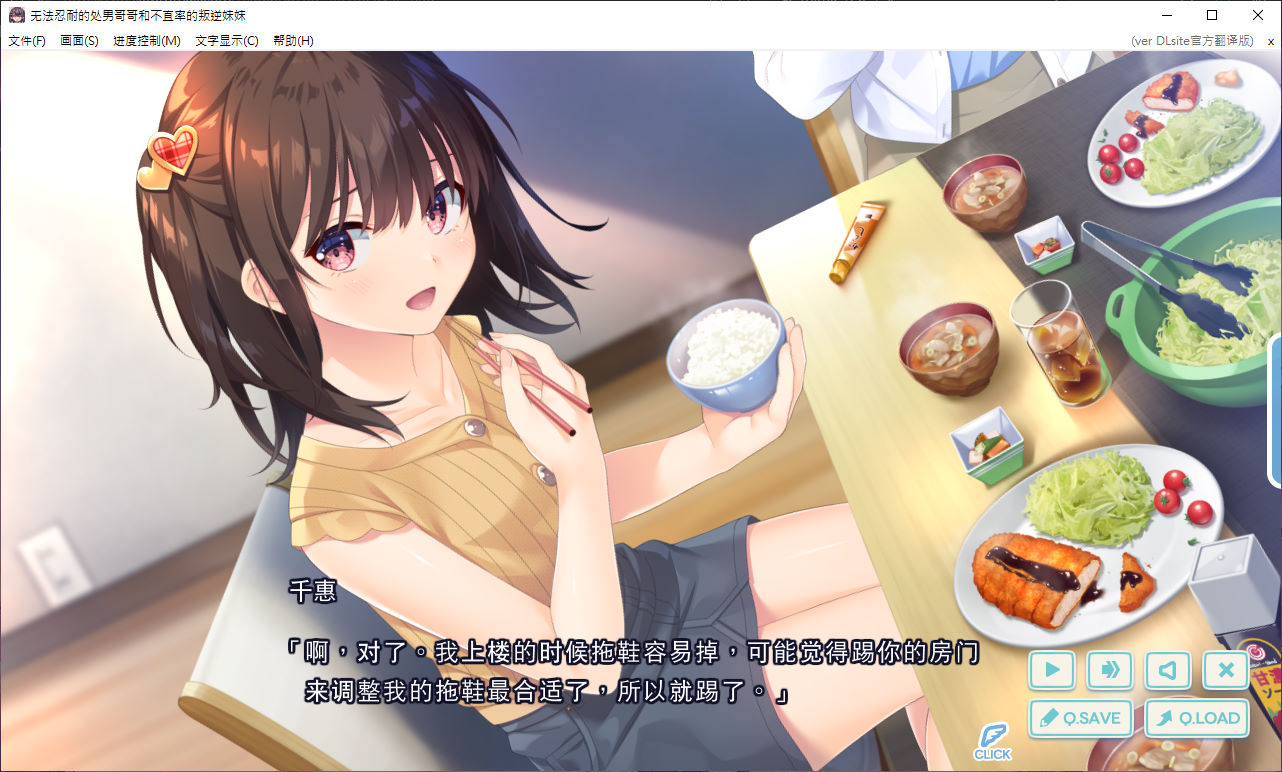Open the 进度控制(M) progress control menu

pos(147,41)
